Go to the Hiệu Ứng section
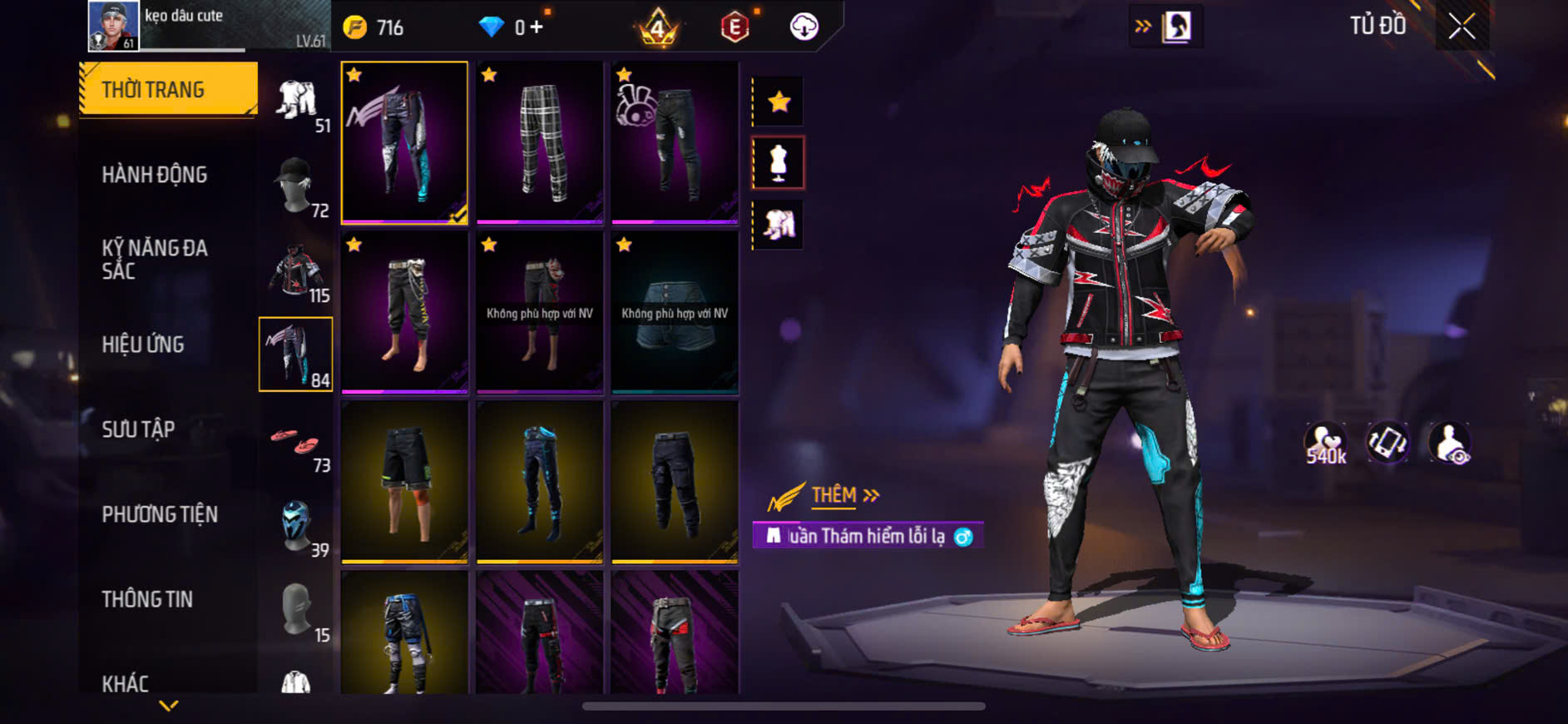This screenshot has height=724, width=1568. click(x=143, y=345)
